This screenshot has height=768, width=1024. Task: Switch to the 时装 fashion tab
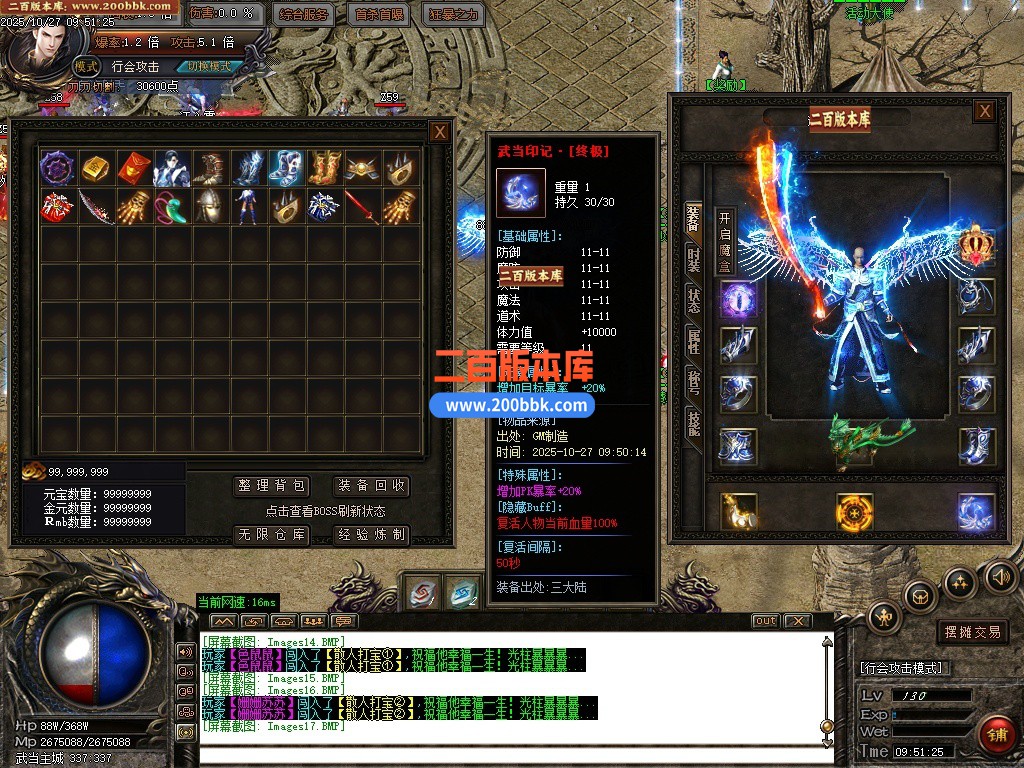[694, 258]
